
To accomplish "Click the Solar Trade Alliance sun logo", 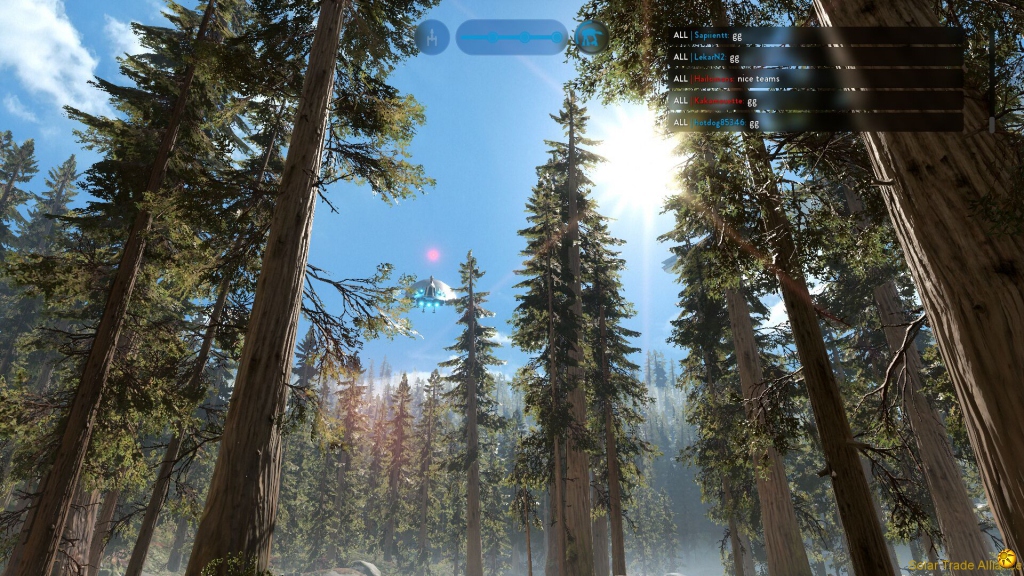I will click(x=1006, y=559).
